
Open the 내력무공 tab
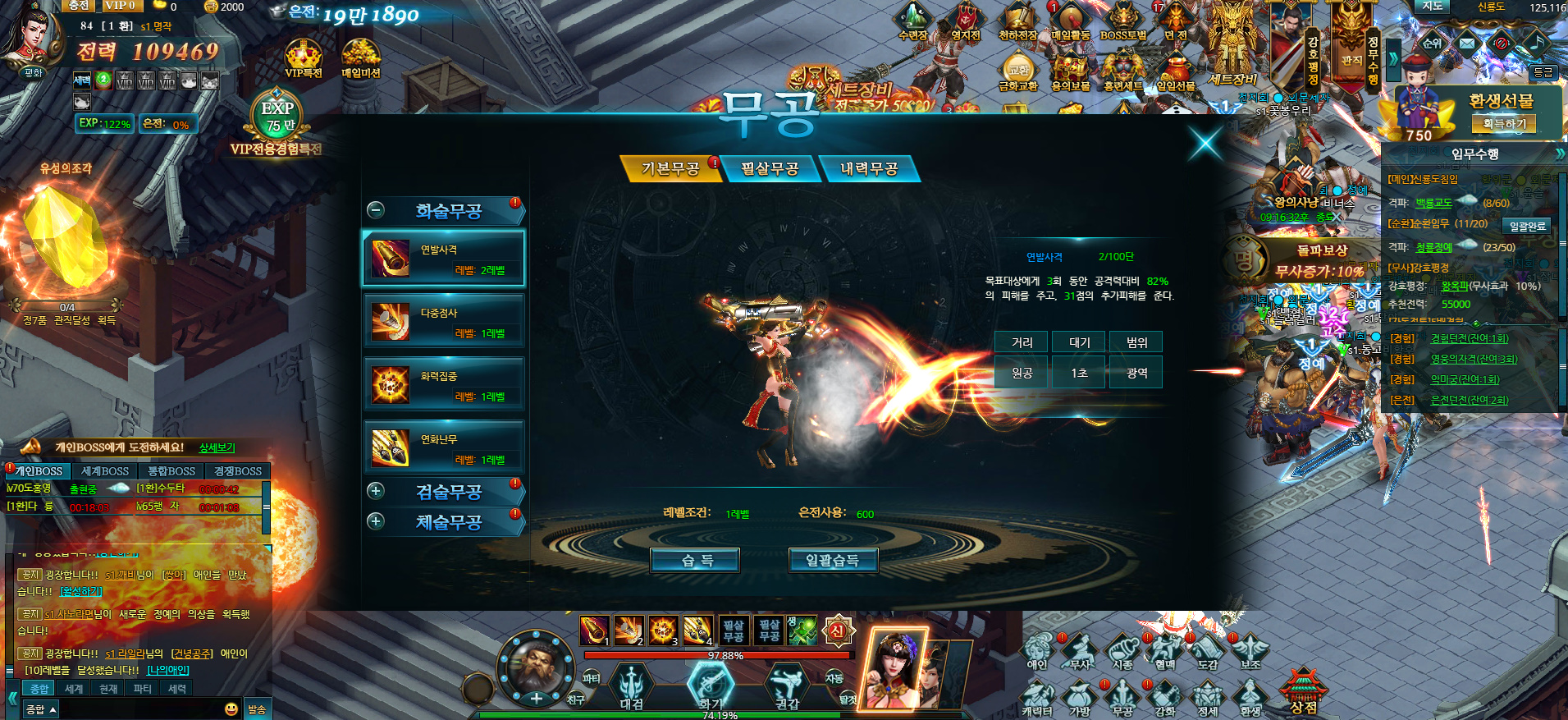869,169
